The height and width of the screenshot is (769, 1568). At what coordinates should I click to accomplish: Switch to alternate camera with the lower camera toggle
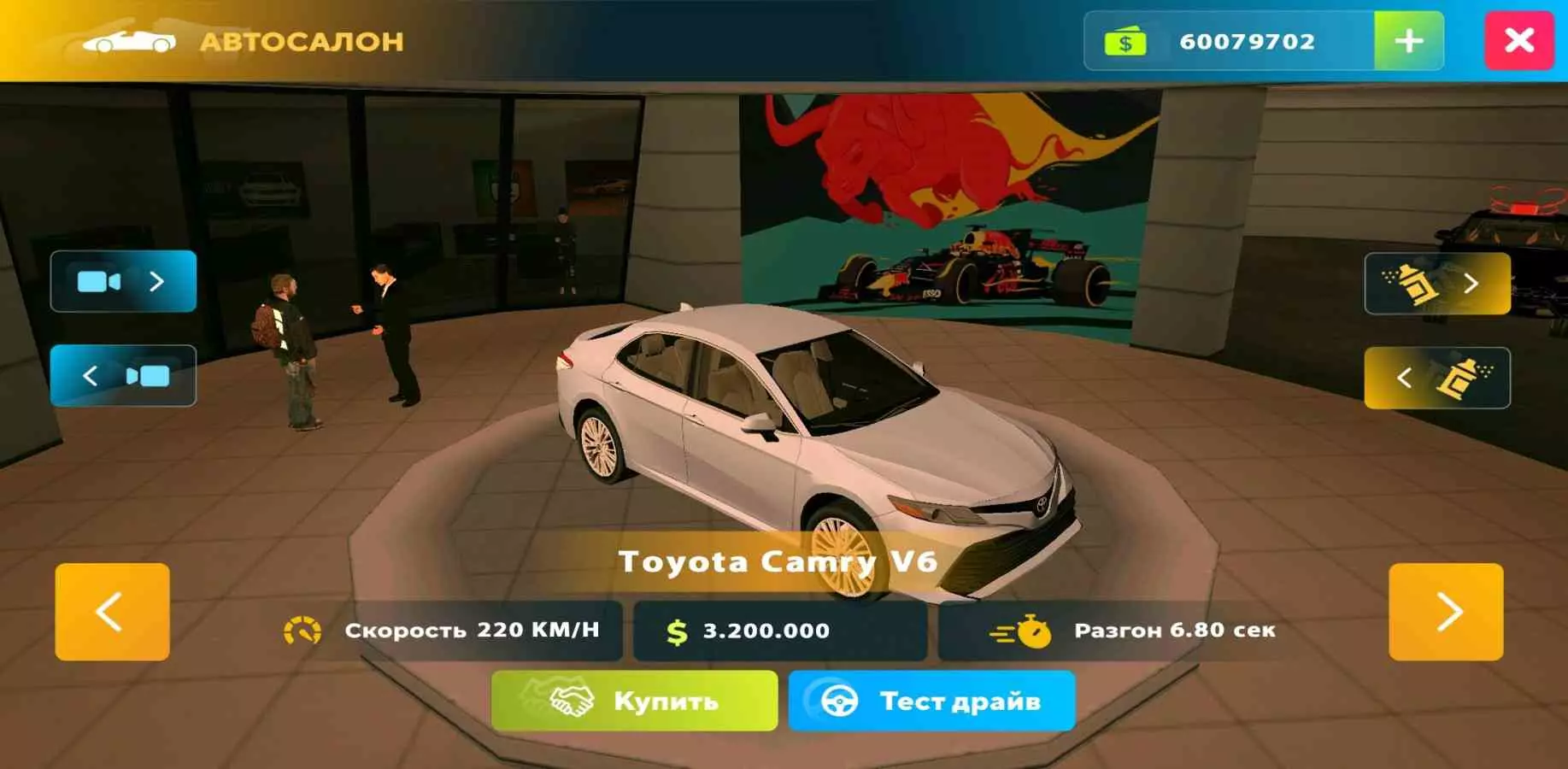[x=122, y=376]
